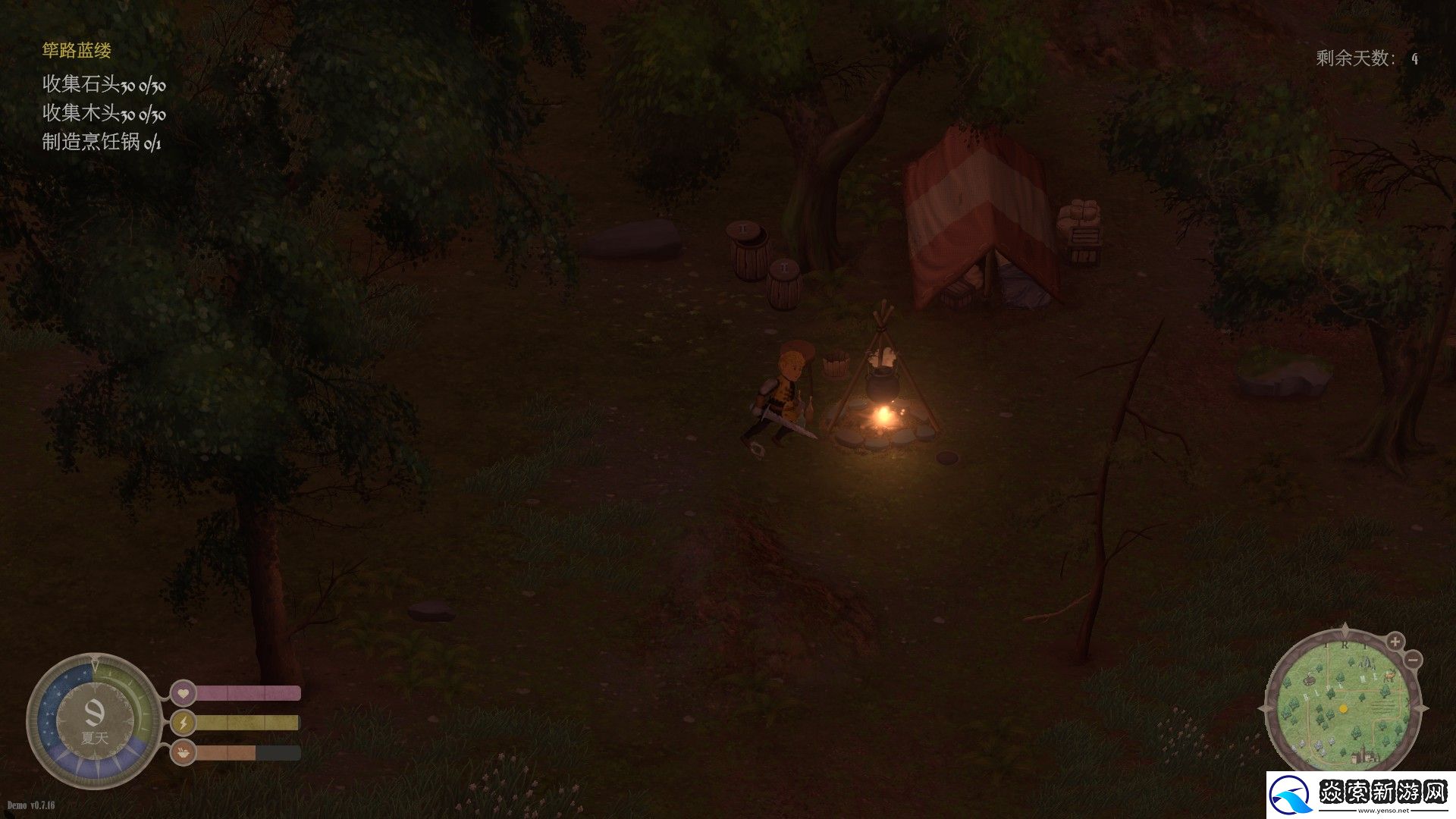Click the food bowl hunger icon
The height and width of the screenshot is (819, 1456).
coord(183,753)
